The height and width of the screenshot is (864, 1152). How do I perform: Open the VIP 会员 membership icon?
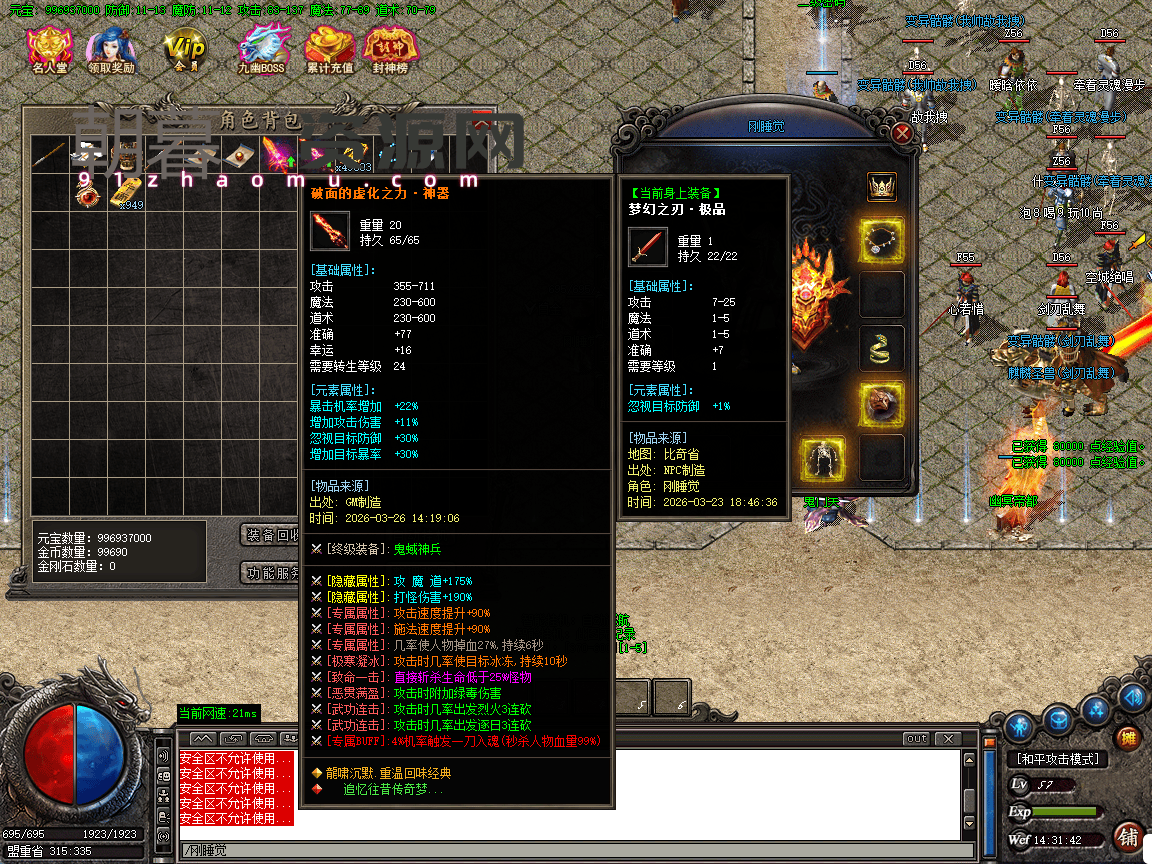pos(185,50)
